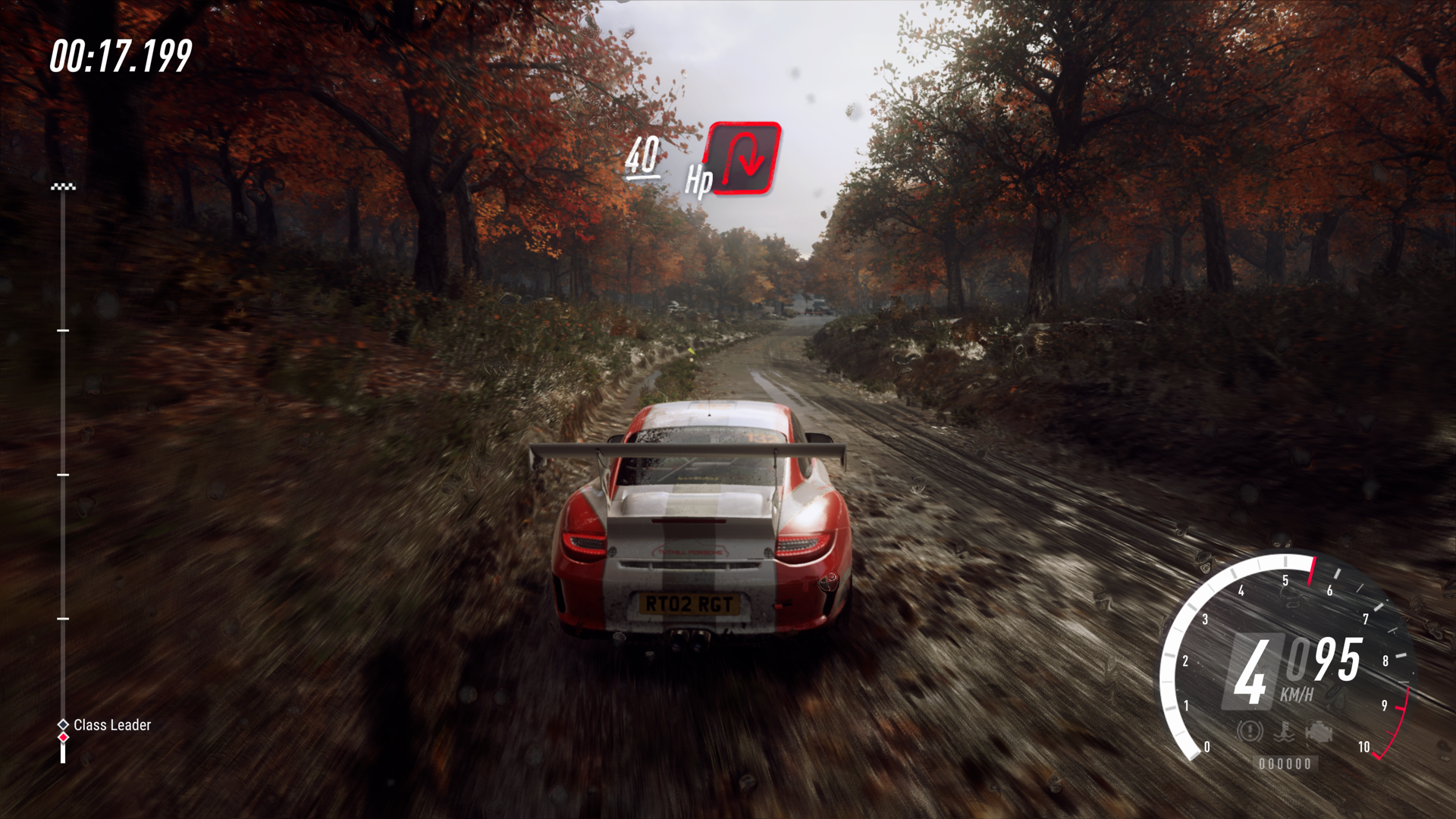Select the engine warning light icon
Screen dimensions: 1456x819
[1319, 732]
